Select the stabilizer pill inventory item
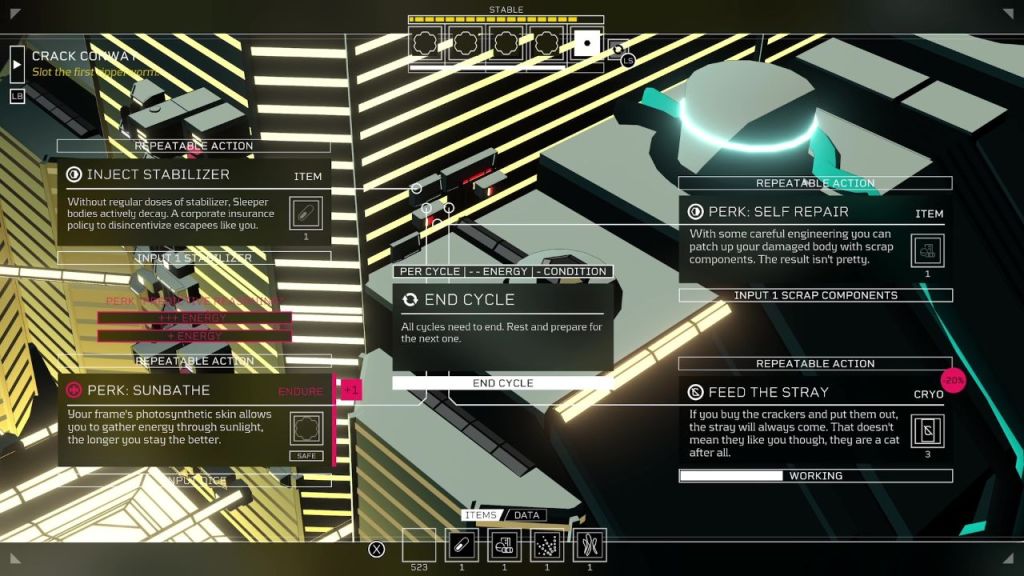The image size is (1024, 576). 462,545
